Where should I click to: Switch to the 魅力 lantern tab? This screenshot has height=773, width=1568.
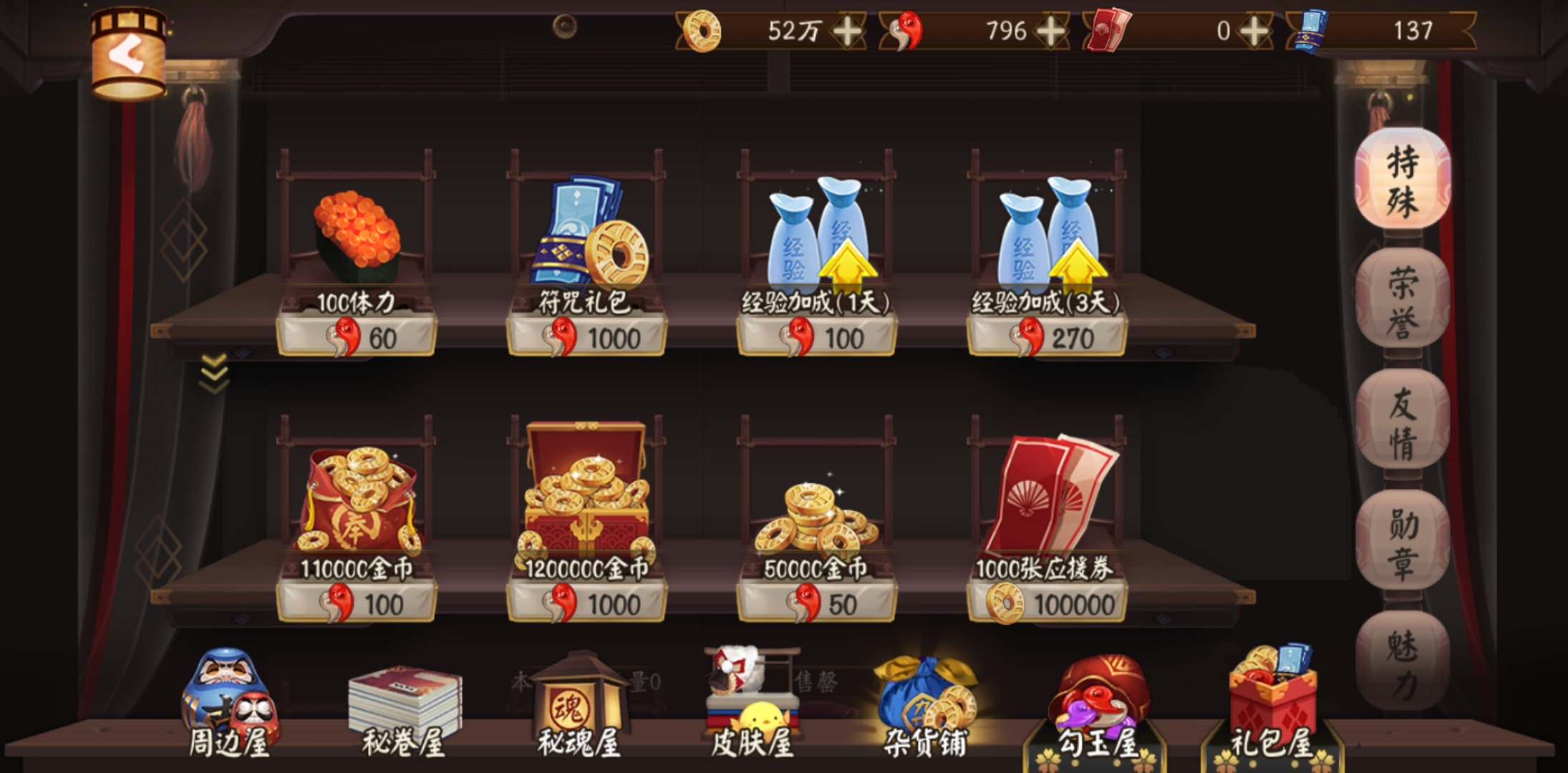1402,663
